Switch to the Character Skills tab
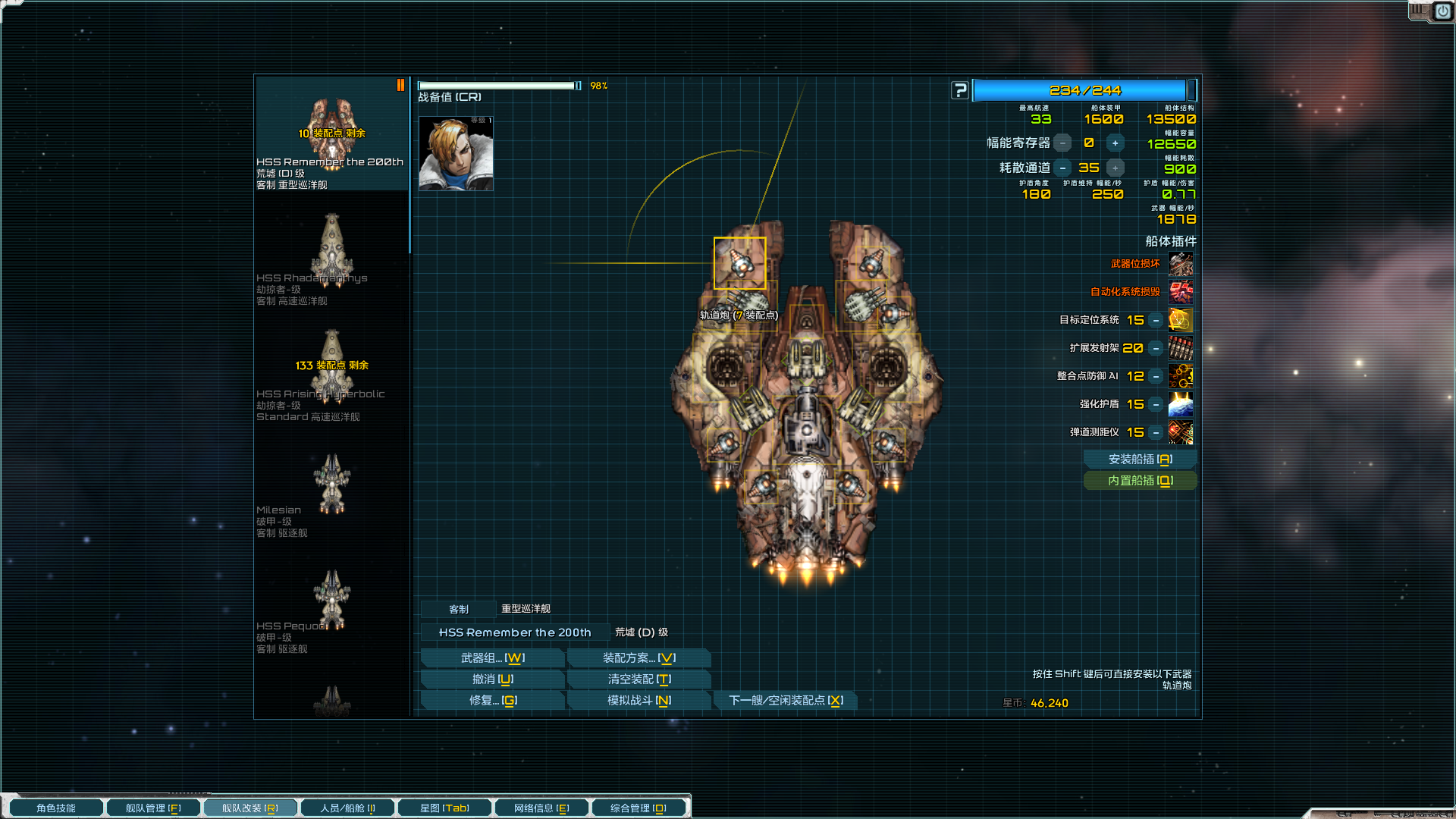 56,808
